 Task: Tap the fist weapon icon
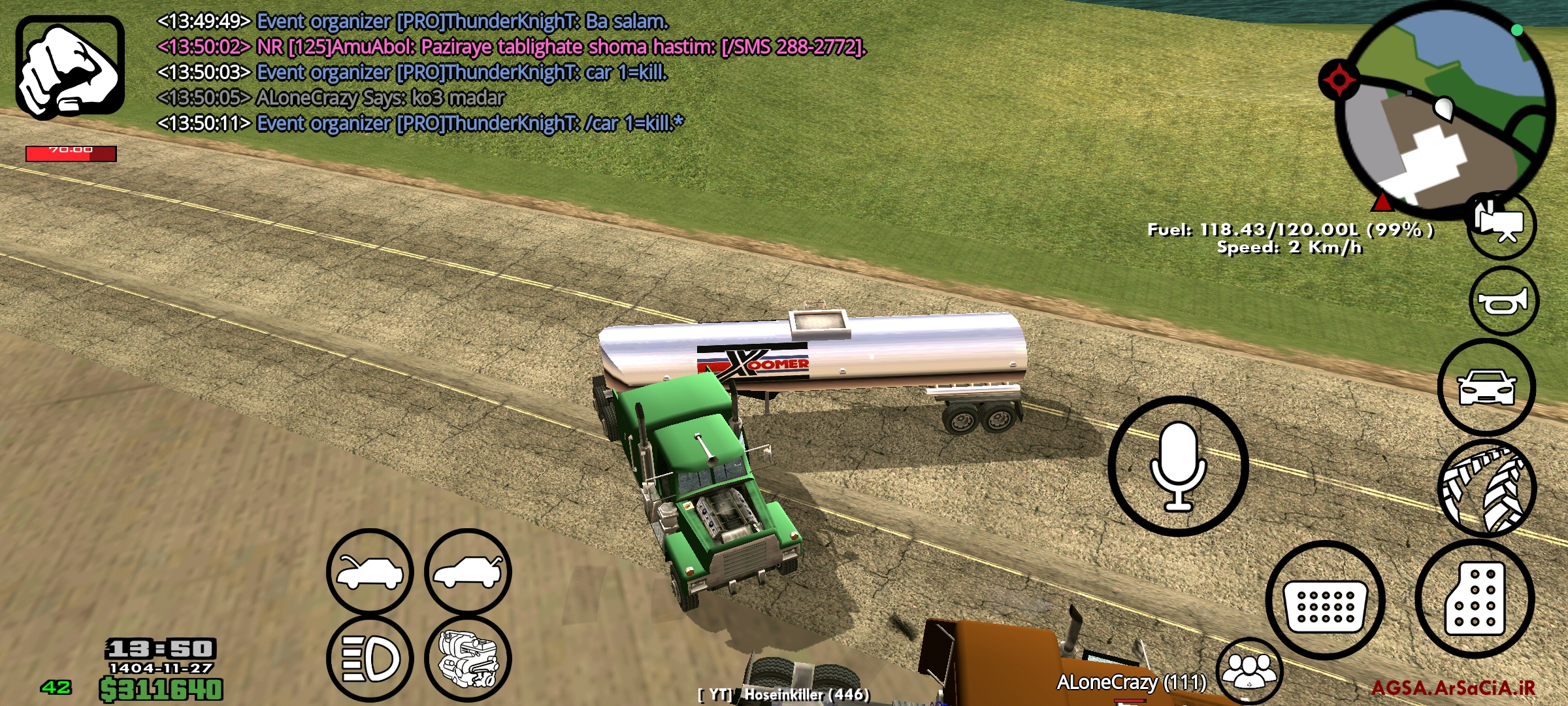click(70, 67)
